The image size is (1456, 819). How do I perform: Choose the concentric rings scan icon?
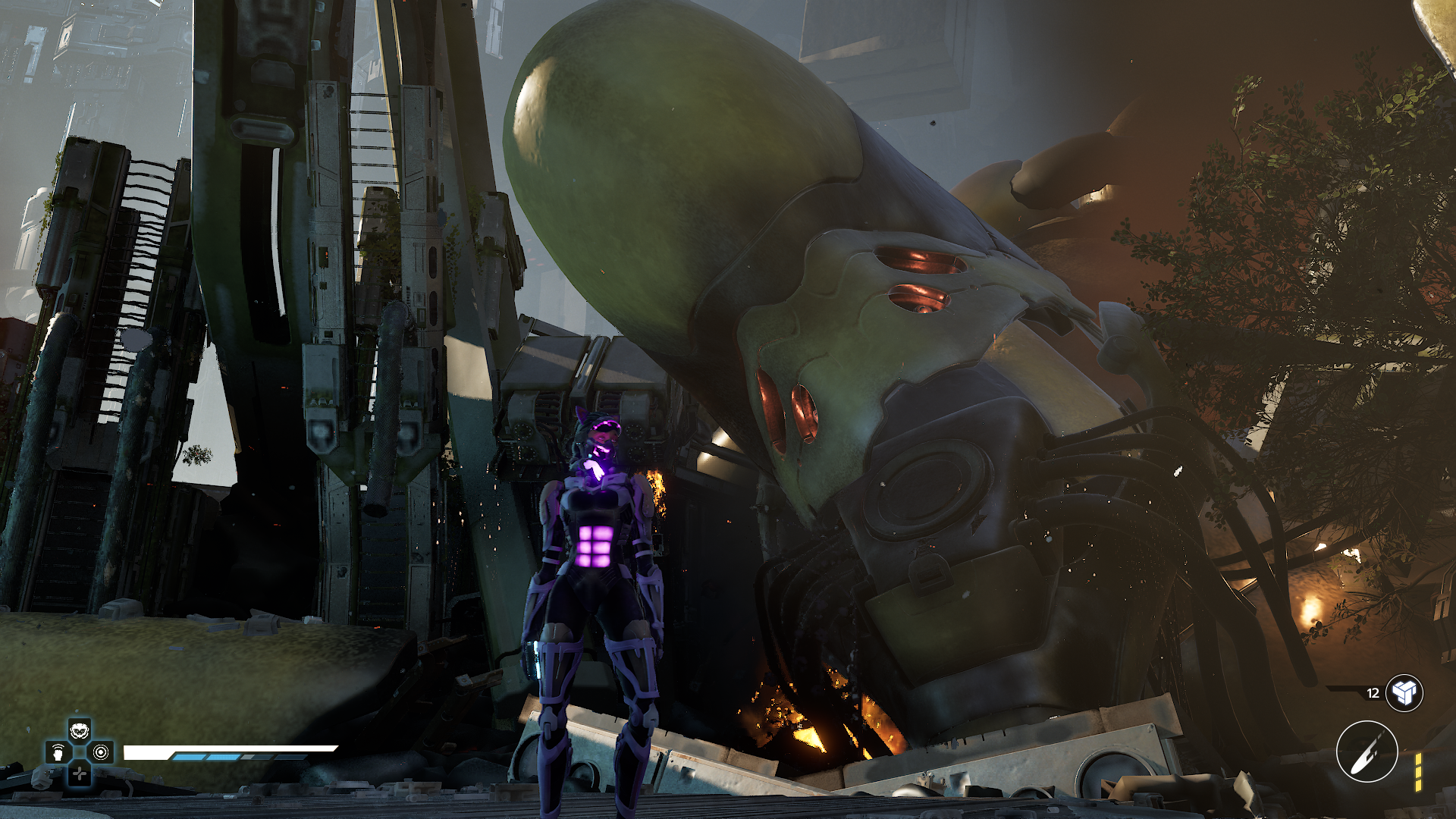[101, 752]
